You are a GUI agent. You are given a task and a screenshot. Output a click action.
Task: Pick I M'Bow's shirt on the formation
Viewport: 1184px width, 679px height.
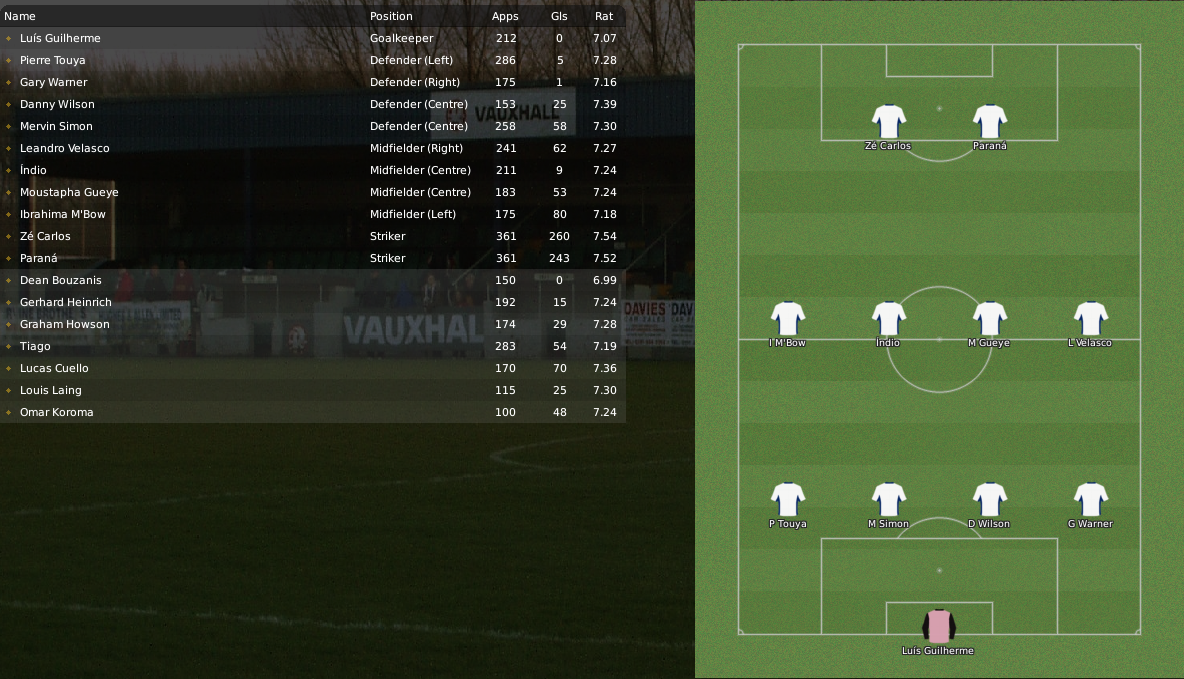pyautogui.click(x=788, y=318)
